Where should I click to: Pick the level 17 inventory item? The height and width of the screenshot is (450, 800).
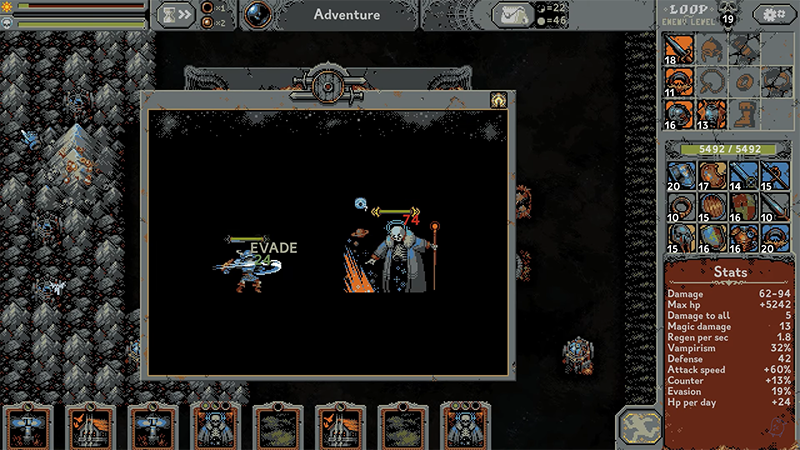pyautogui.click(x=709, y=174)
